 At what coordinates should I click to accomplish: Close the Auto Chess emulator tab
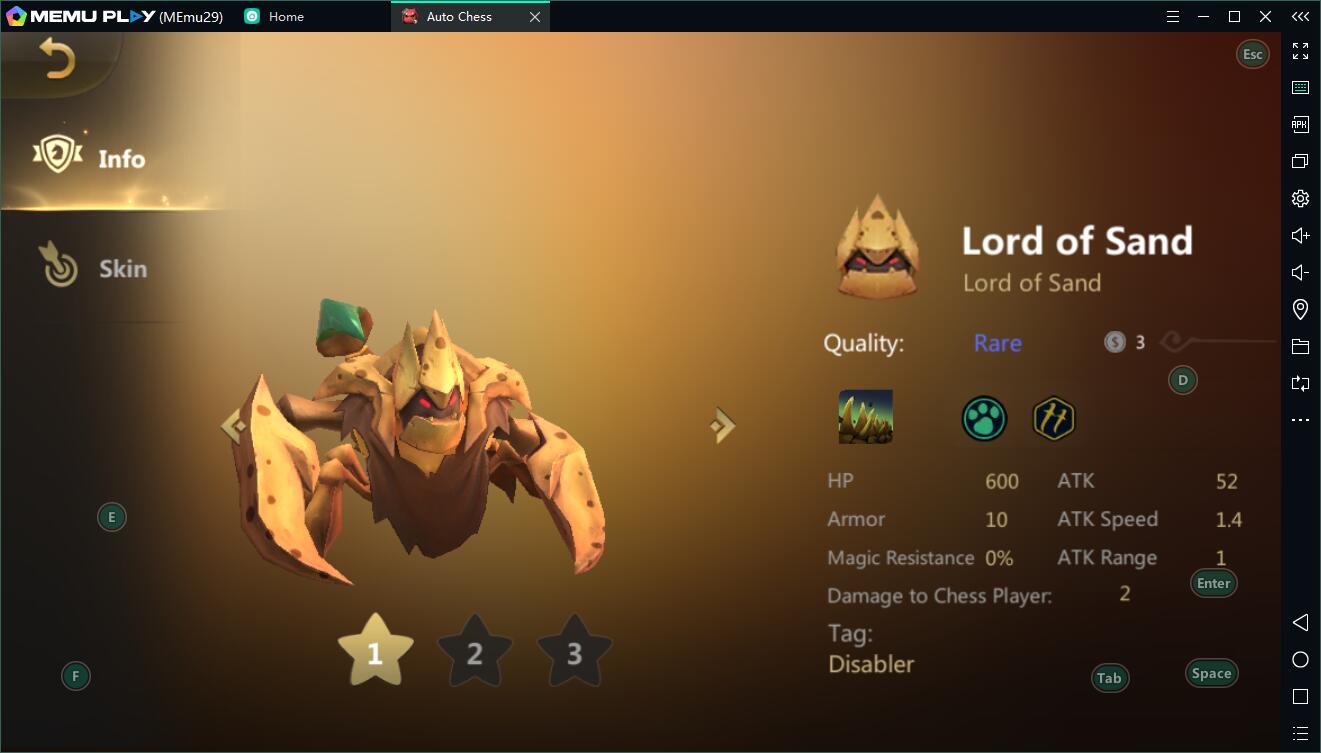coord(535,17)
